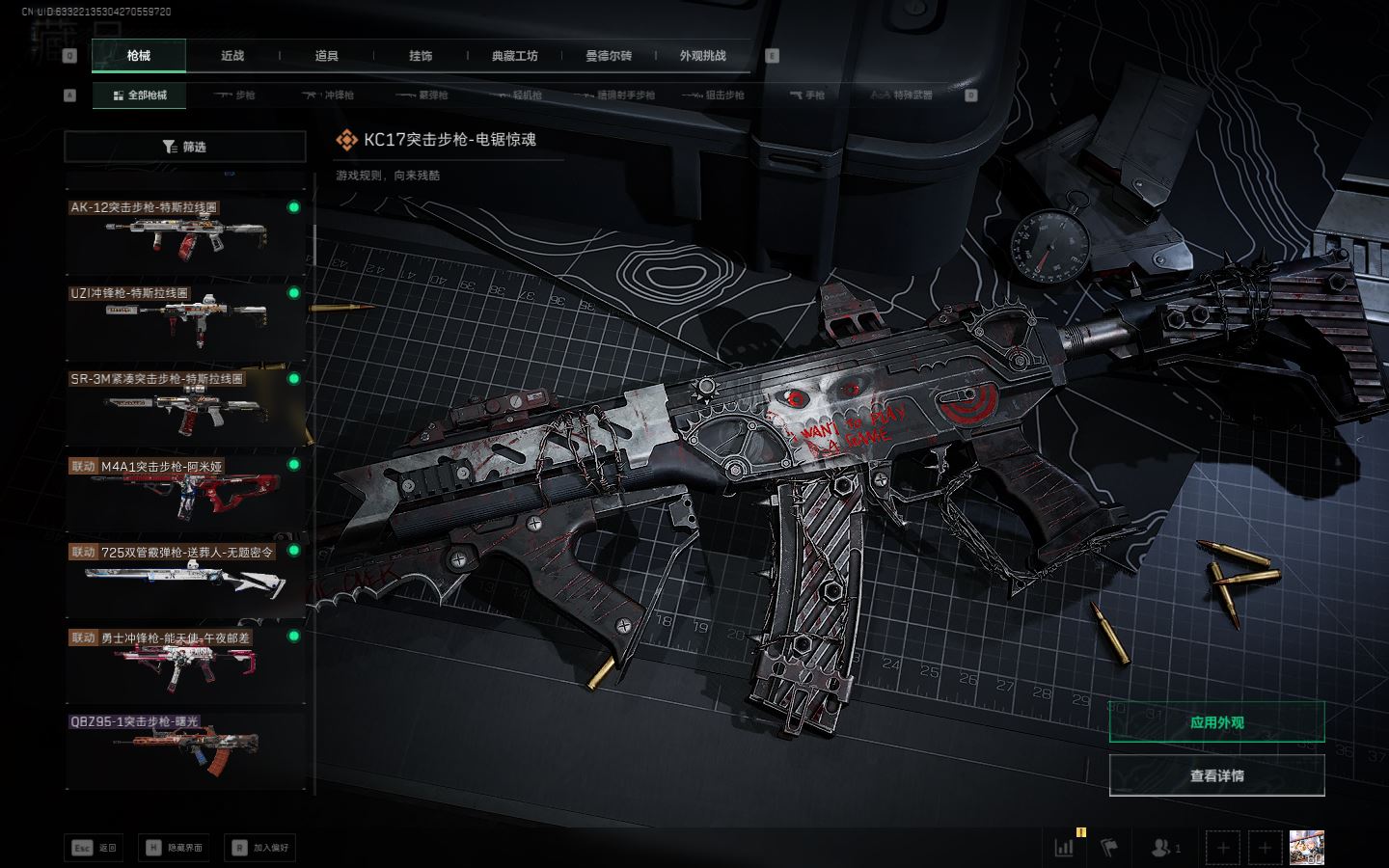This screenshot has width=1389, height=868.
Task: Select the AK-12 突击步枪 skin
Action: point(184,236)
